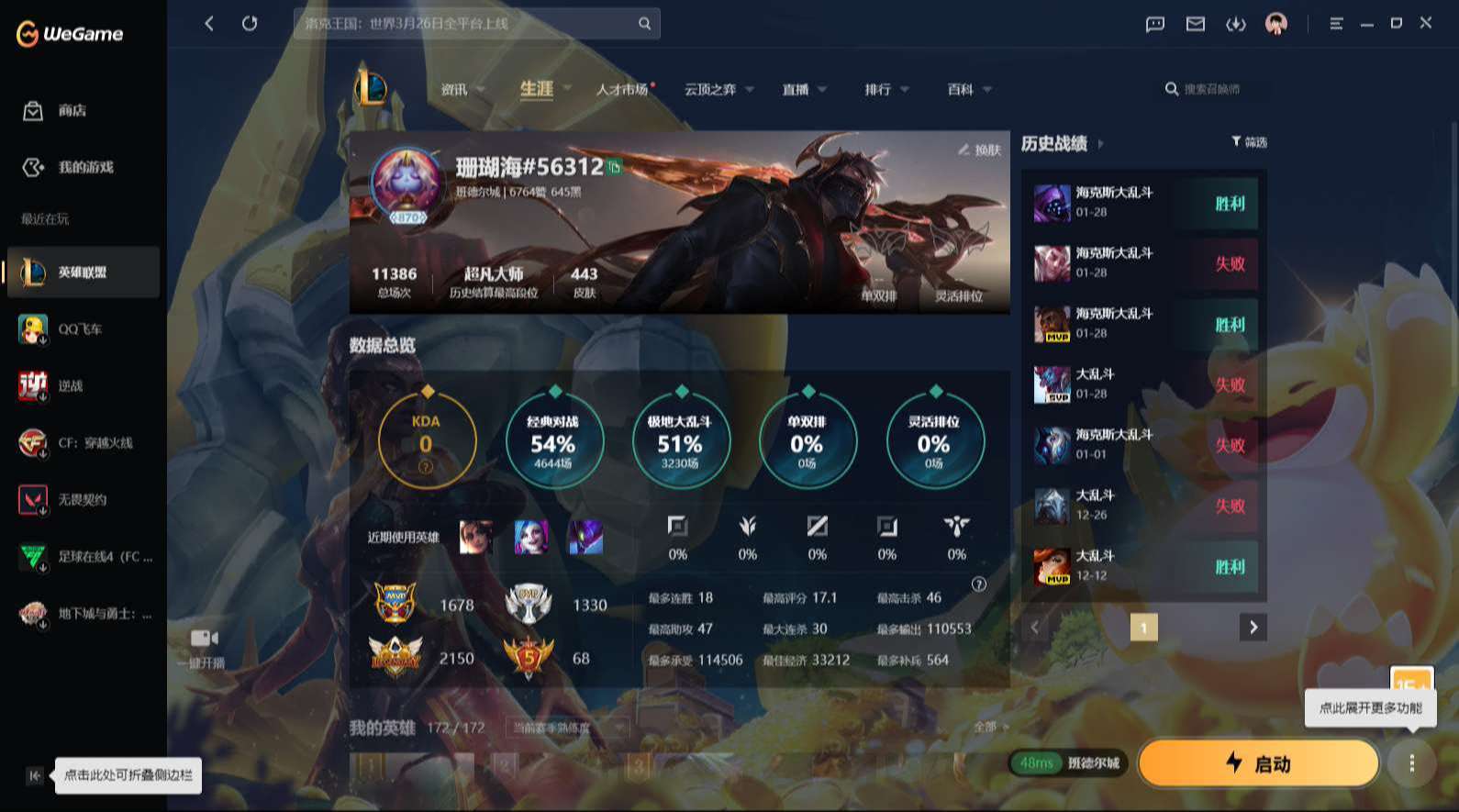Switch to the 生涯 tab
This screenshot has height=812, width=1459.
[537, 89]
